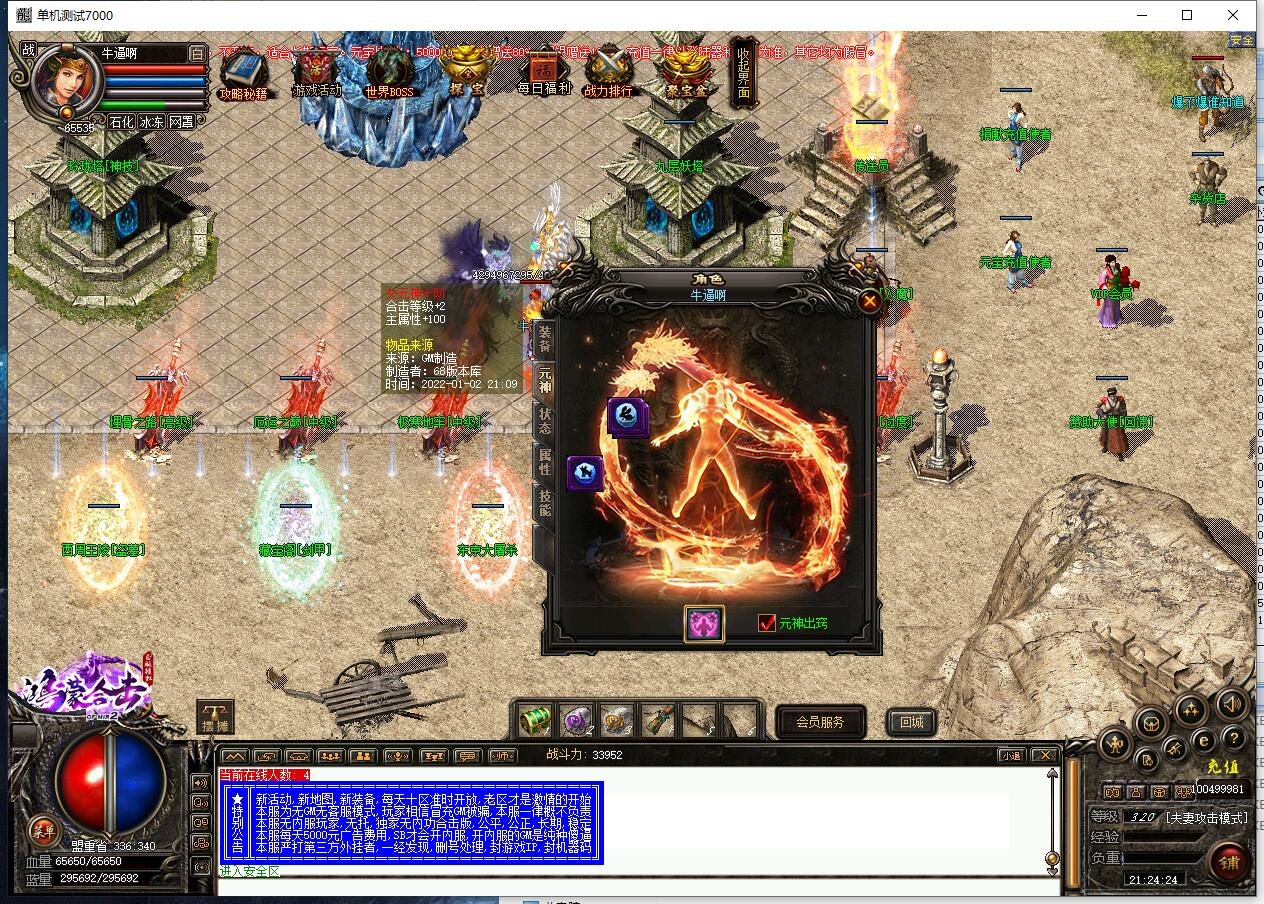
Task: Open the 聚宝盆 treasure bowl icon
Action: pos(687,72)
